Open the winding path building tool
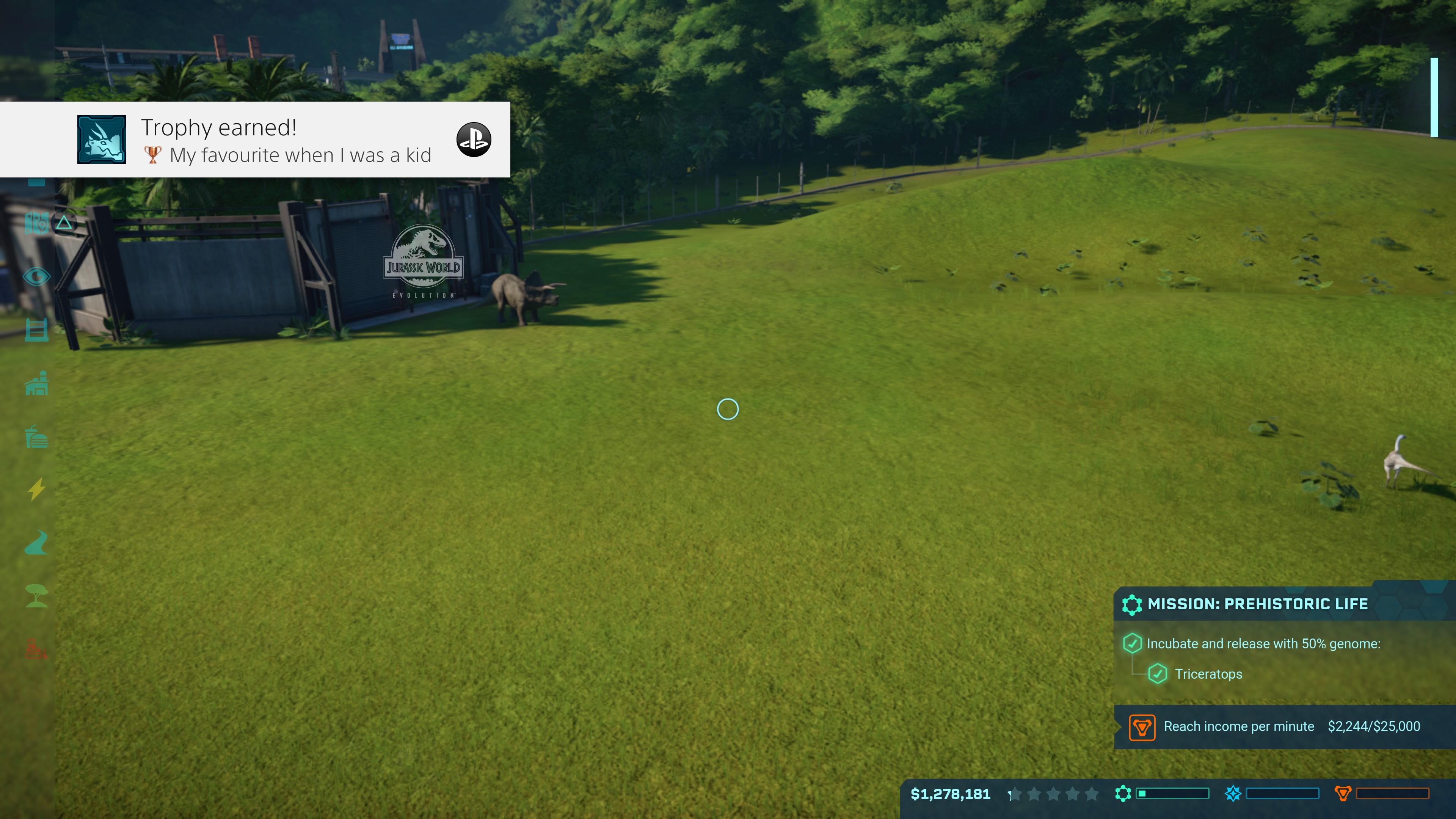 (37, 543)
